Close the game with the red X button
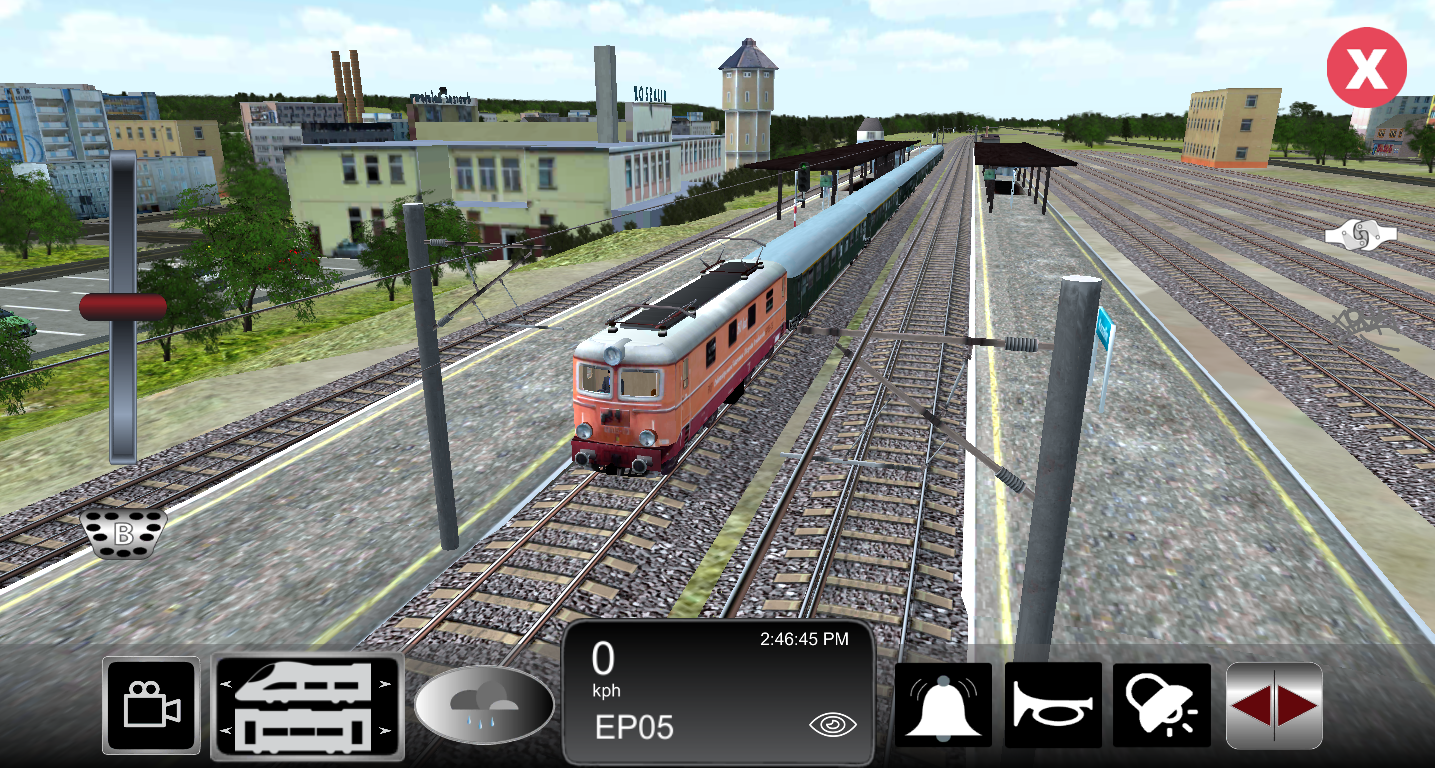1435x768 pixels. (x=1366, y=68)
